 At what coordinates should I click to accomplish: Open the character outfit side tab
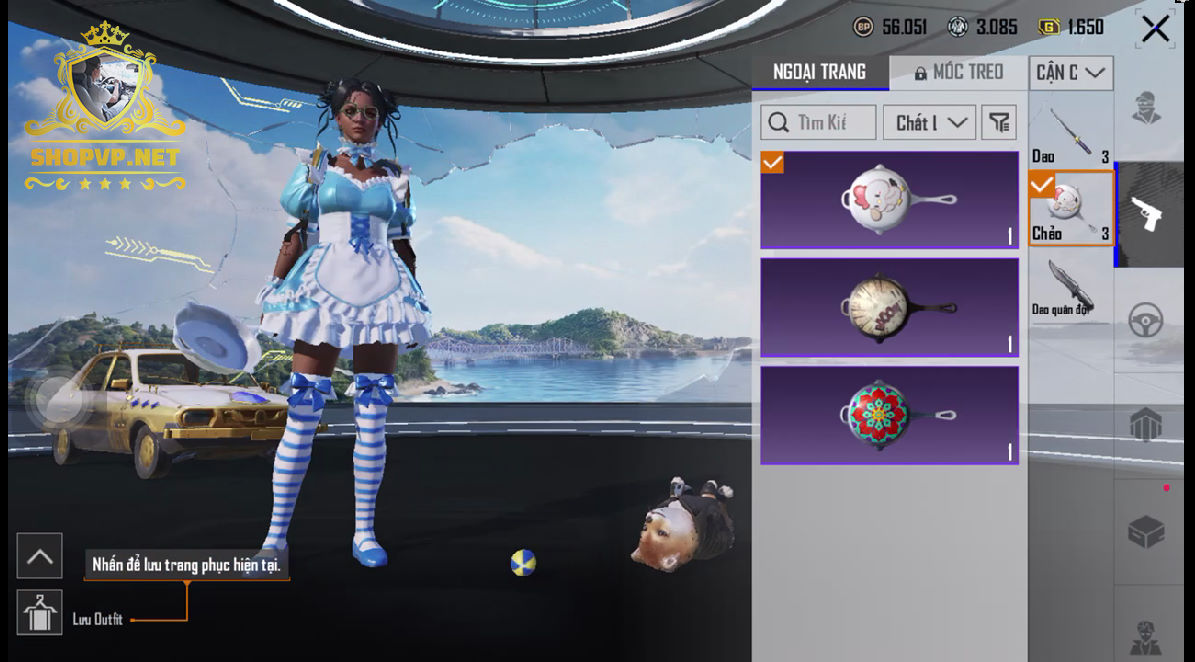[1145, 107]
